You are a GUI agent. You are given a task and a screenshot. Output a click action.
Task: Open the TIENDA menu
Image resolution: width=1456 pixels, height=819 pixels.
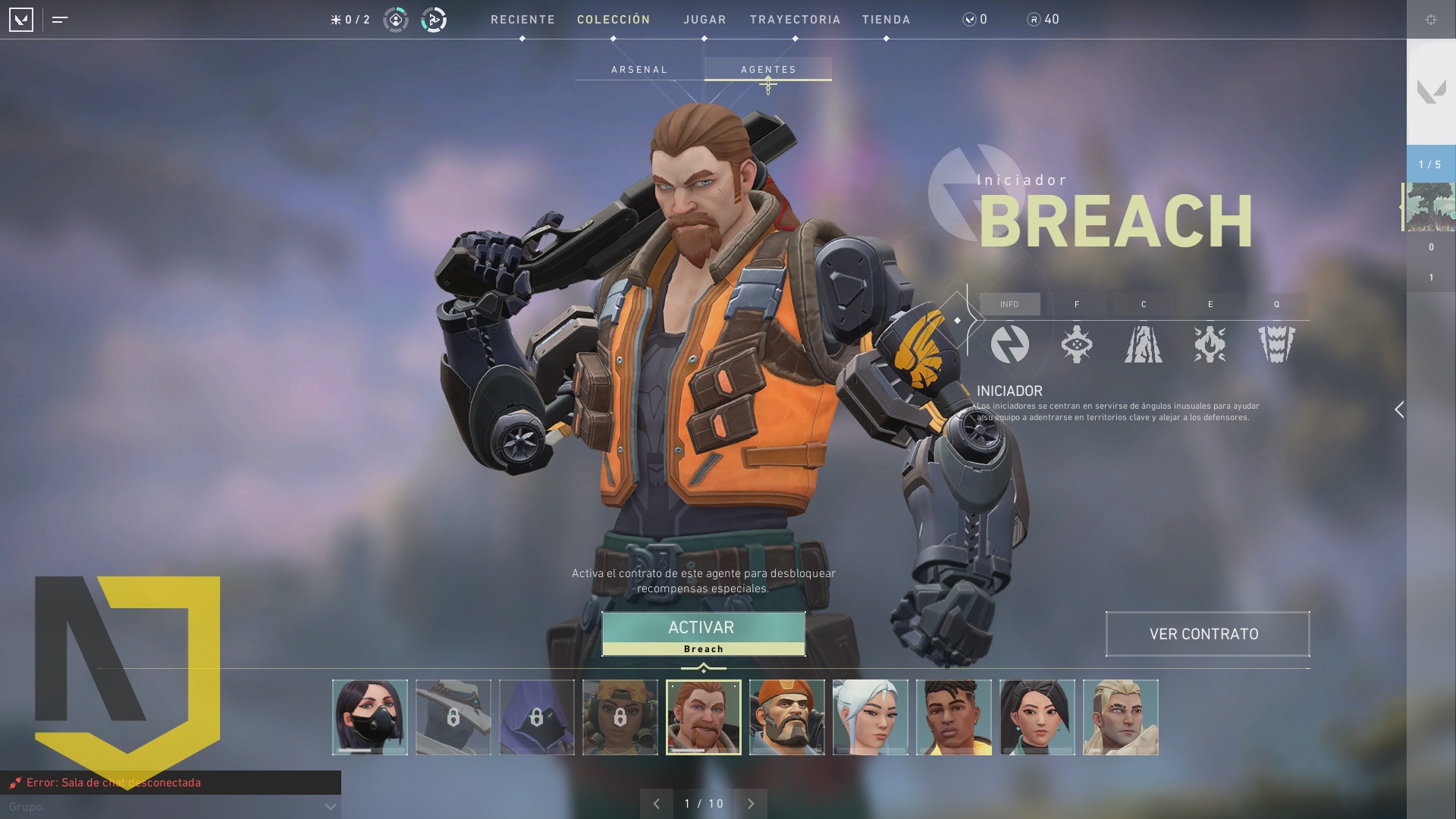coord(886,20)
